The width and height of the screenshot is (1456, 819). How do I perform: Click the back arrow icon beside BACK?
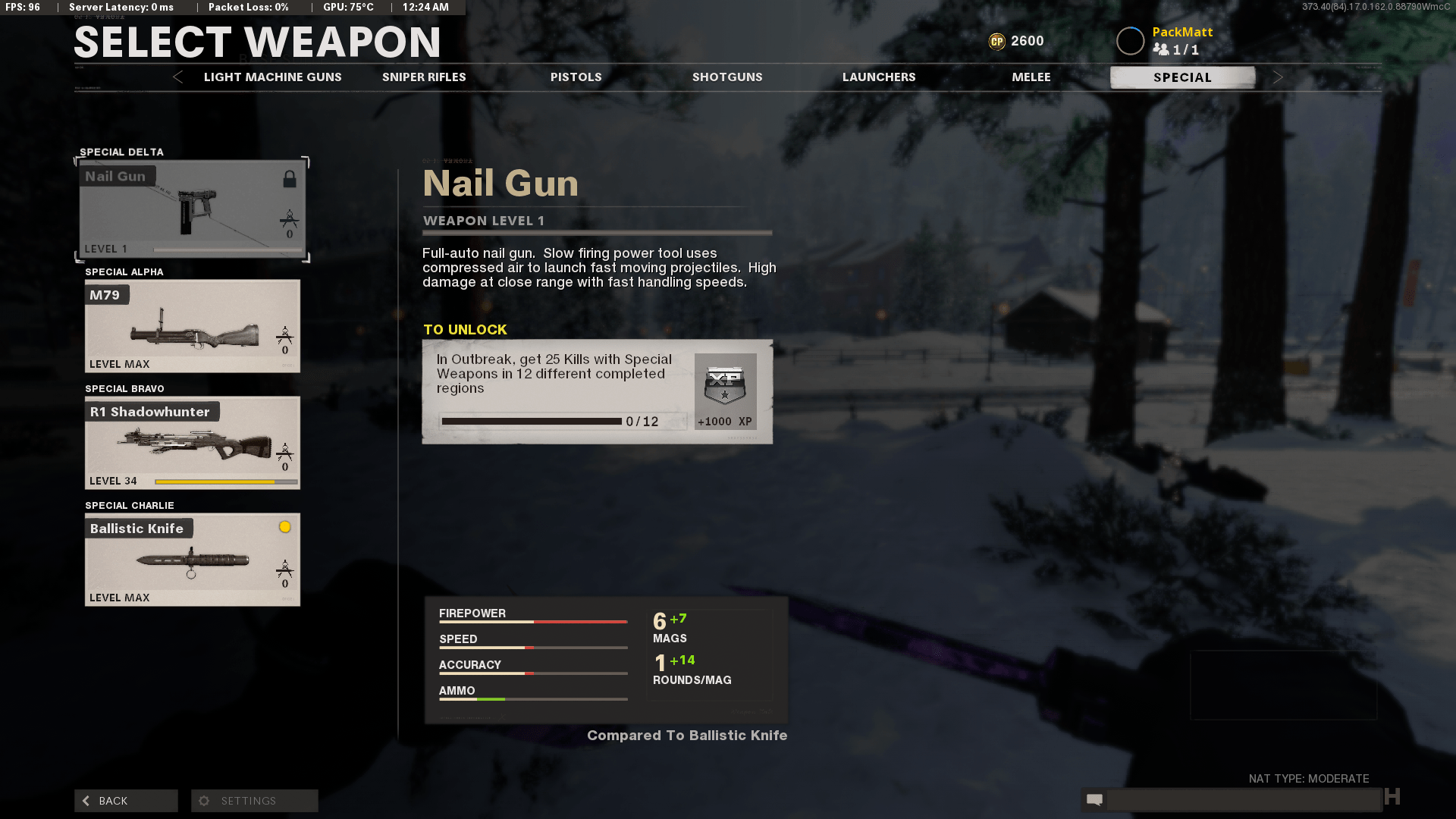point(86,800)
